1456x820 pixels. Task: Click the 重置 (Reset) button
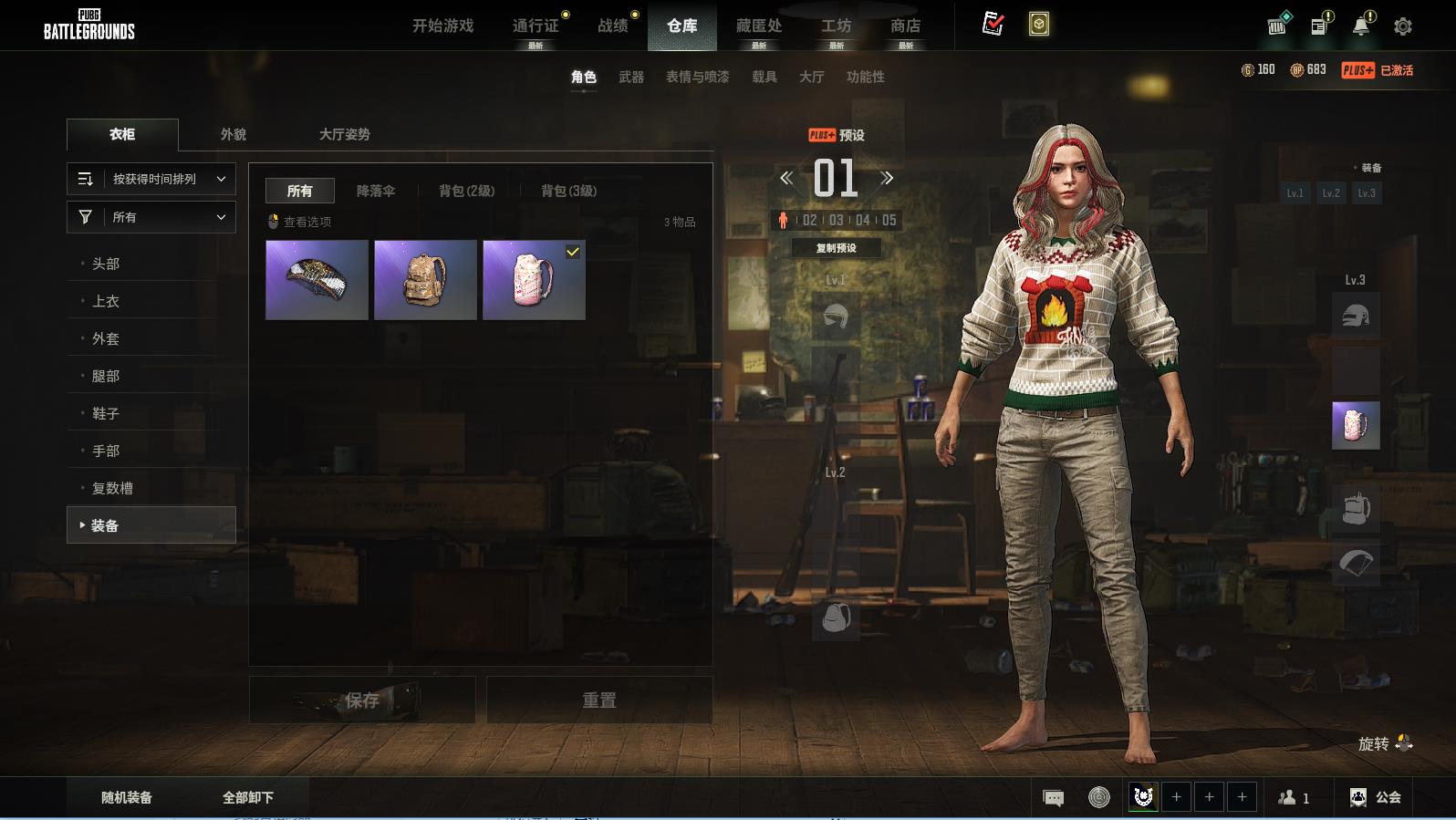599,701
